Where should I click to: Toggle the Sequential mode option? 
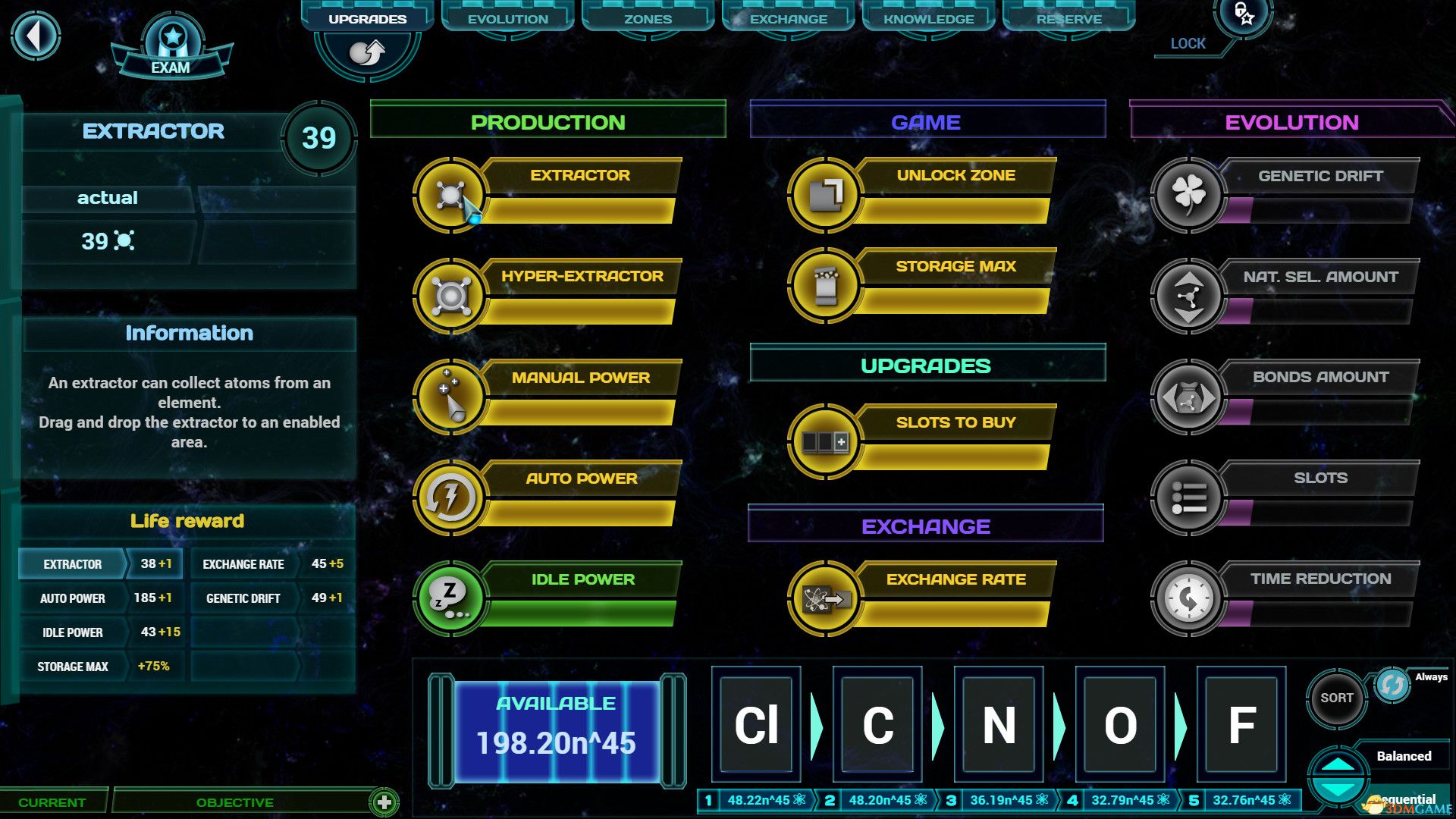(1402, 799)
